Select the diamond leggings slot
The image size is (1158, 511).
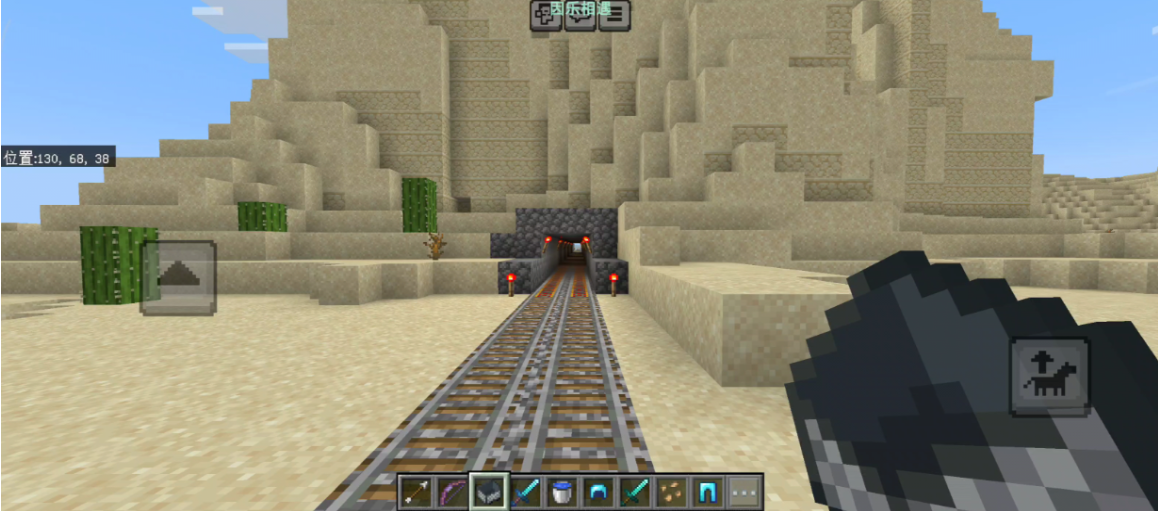pos(708,491)
